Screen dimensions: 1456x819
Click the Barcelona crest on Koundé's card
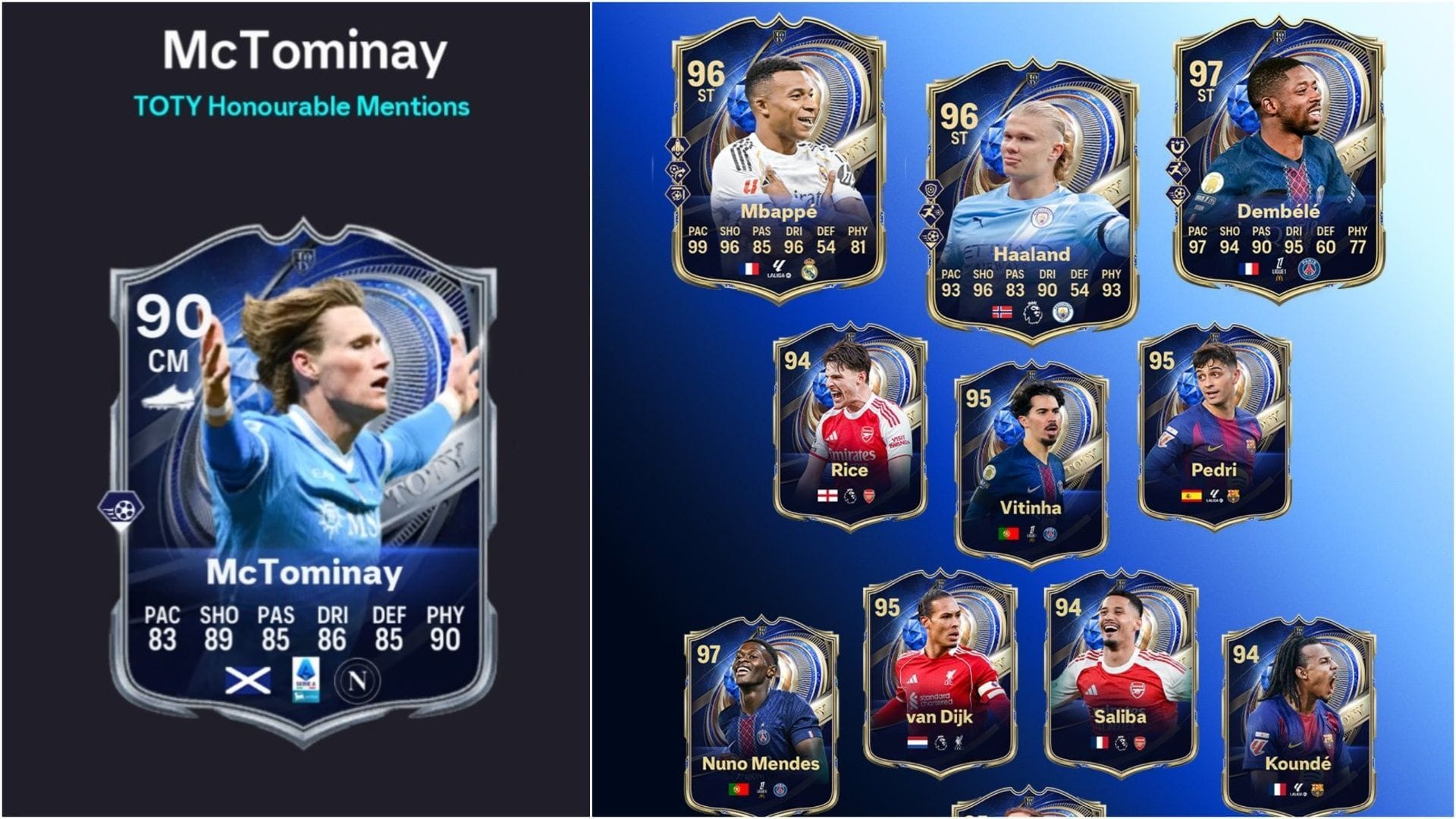coord(1318,790)
